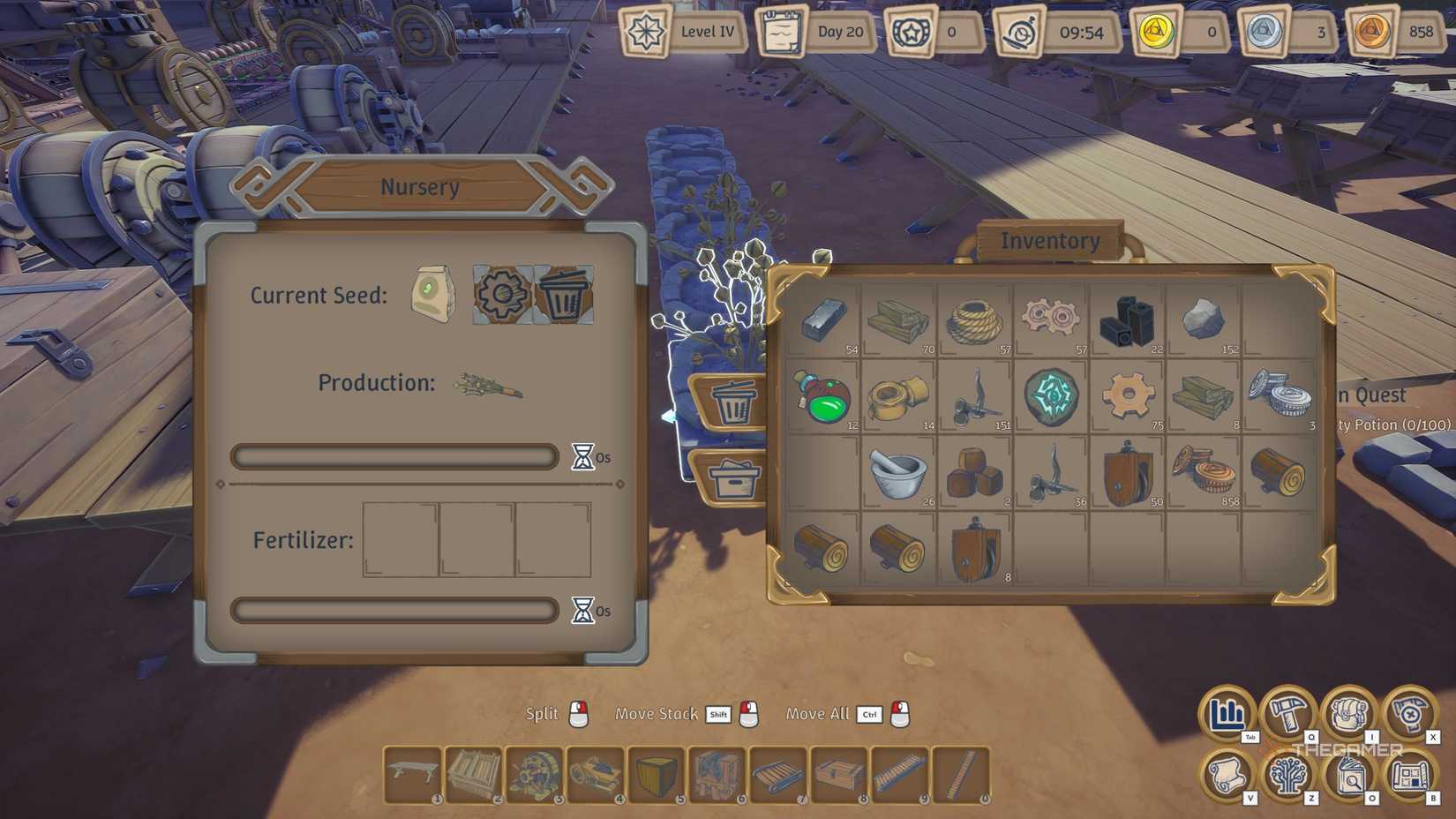Click the production progress bar with 0s timer
The width and height of the screenshot is (1456, 819).
(394, 456)
